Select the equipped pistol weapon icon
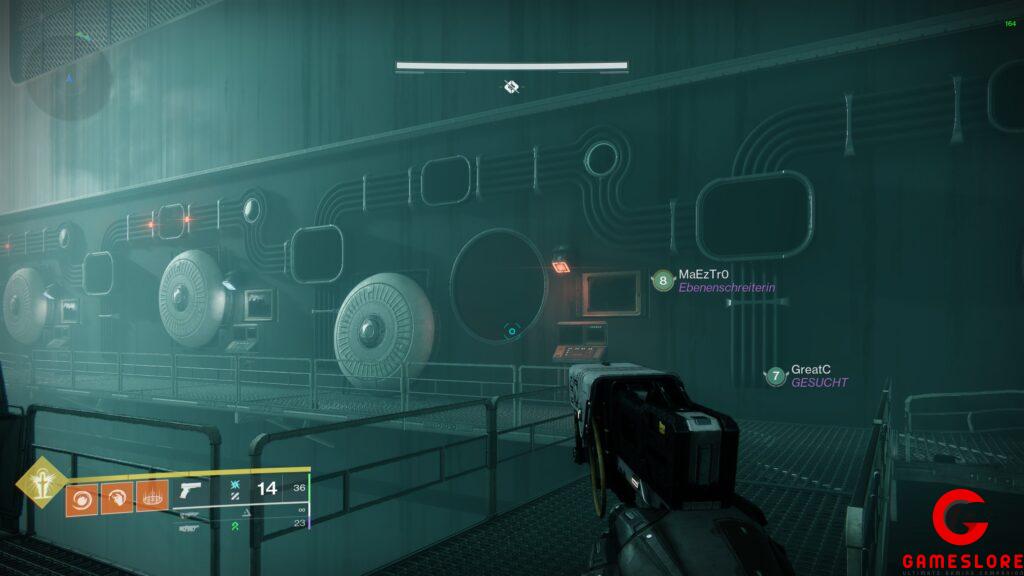 point(190,490)
